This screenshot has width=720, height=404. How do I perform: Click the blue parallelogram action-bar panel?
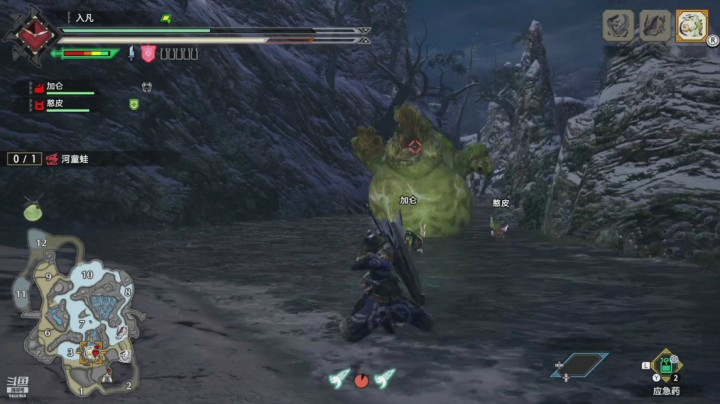point(579,366)
